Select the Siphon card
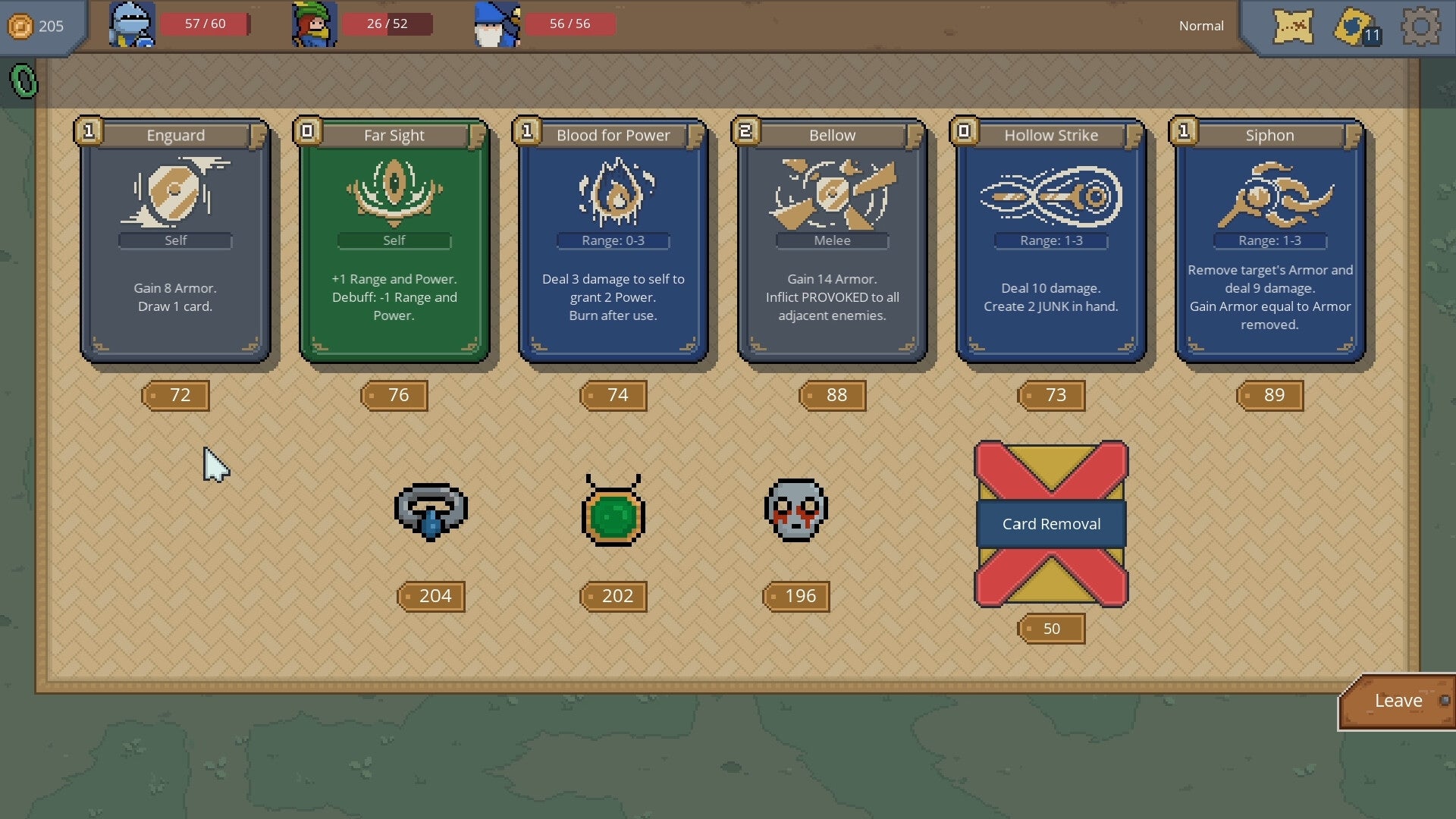The image size is (1456, 819). point(1269,239)
